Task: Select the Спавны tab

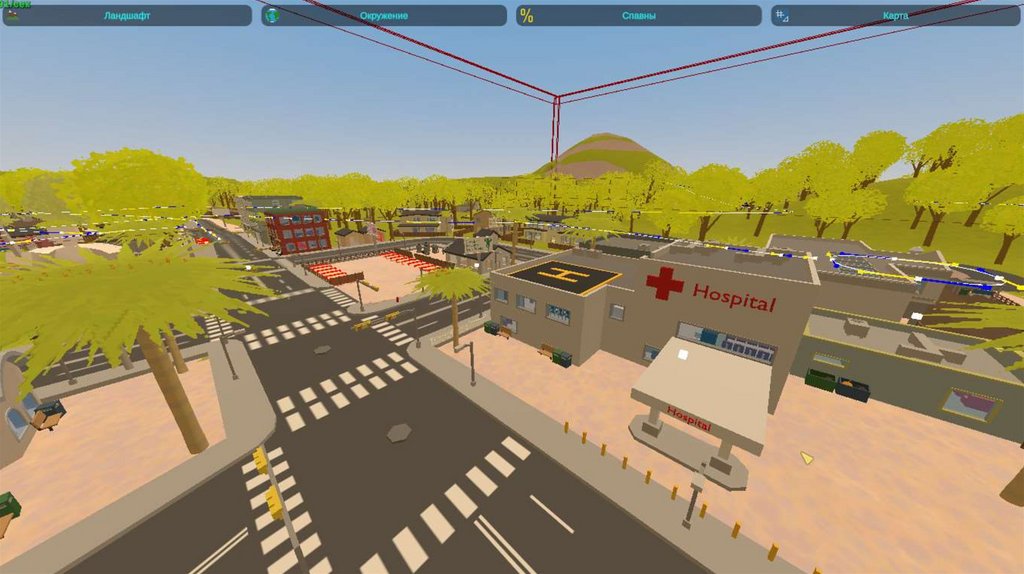Action: 639,16
